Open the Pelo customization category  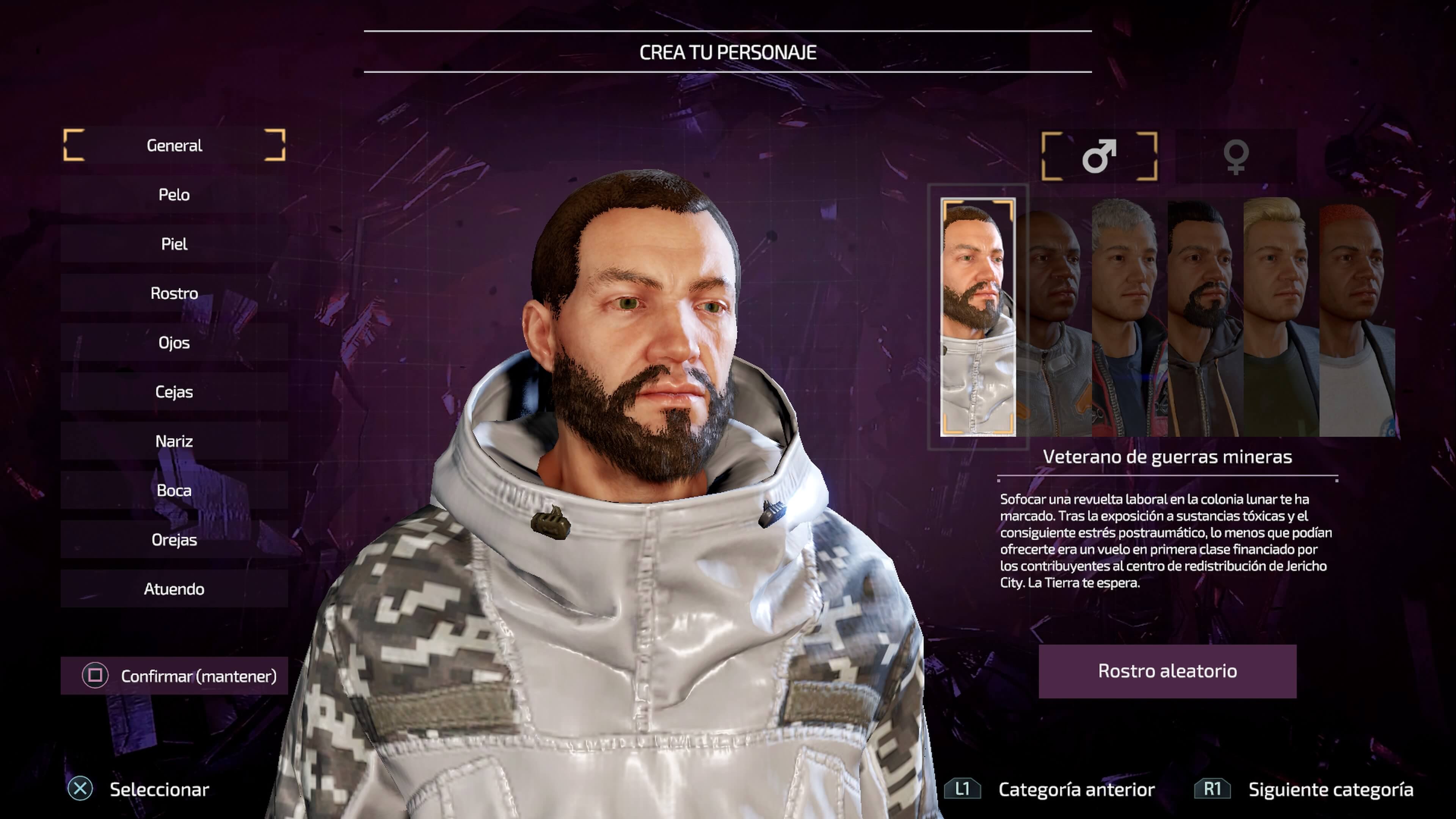[174, 195]
